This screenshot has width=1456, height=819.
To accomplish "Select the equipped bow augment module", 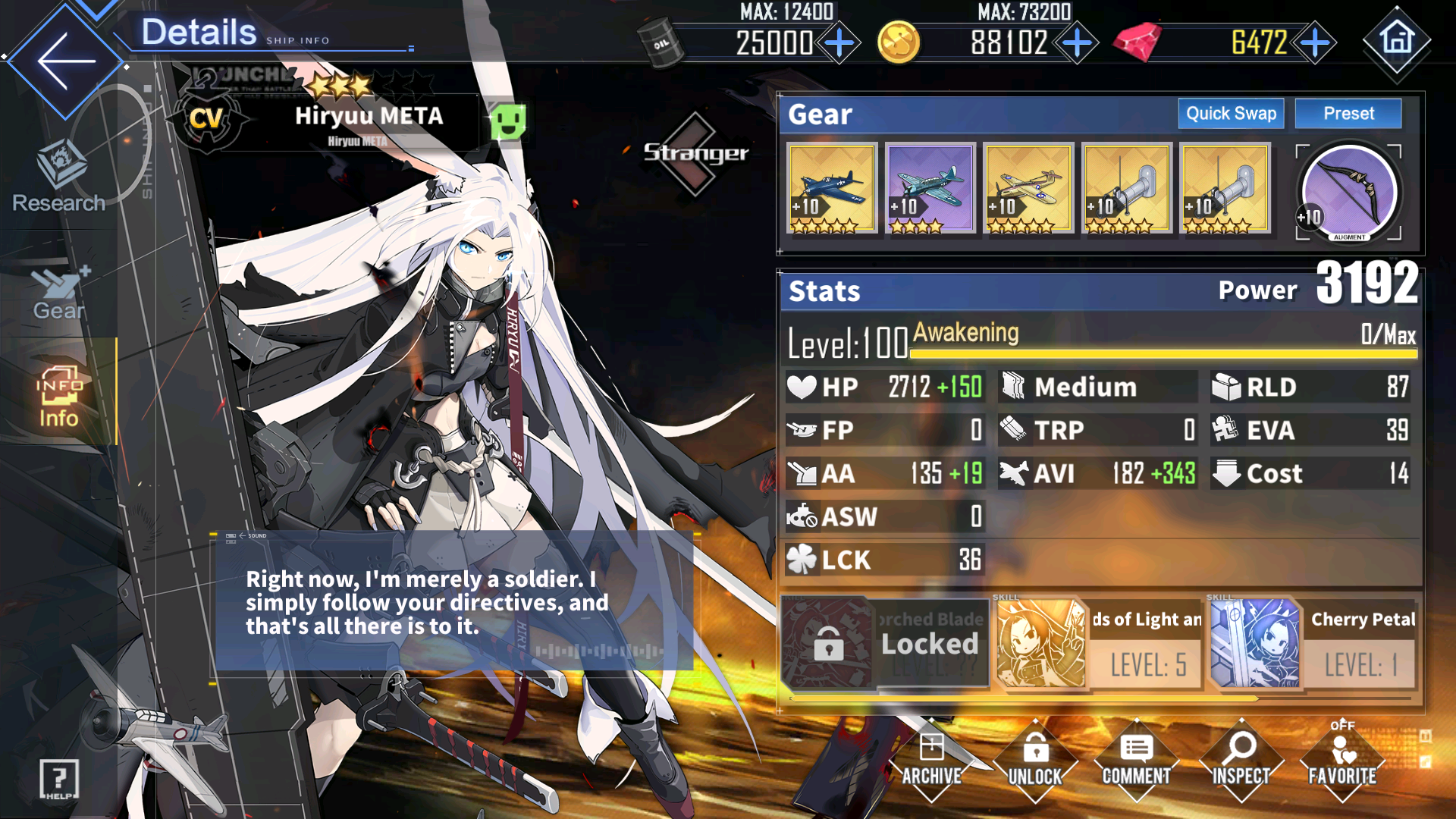I will click(1348, 192).
